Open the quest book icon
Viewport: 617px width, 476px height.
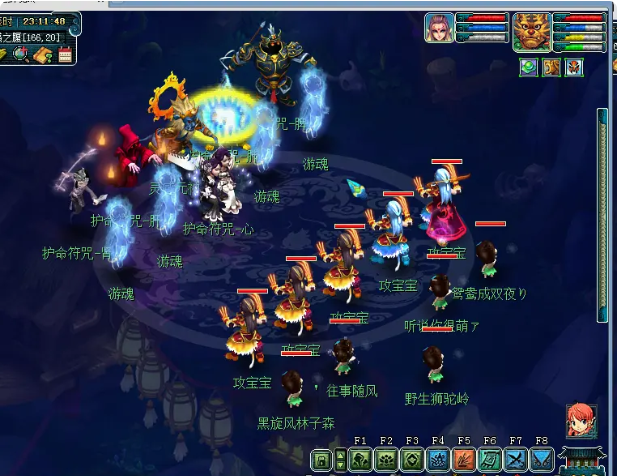coord(43,54)
